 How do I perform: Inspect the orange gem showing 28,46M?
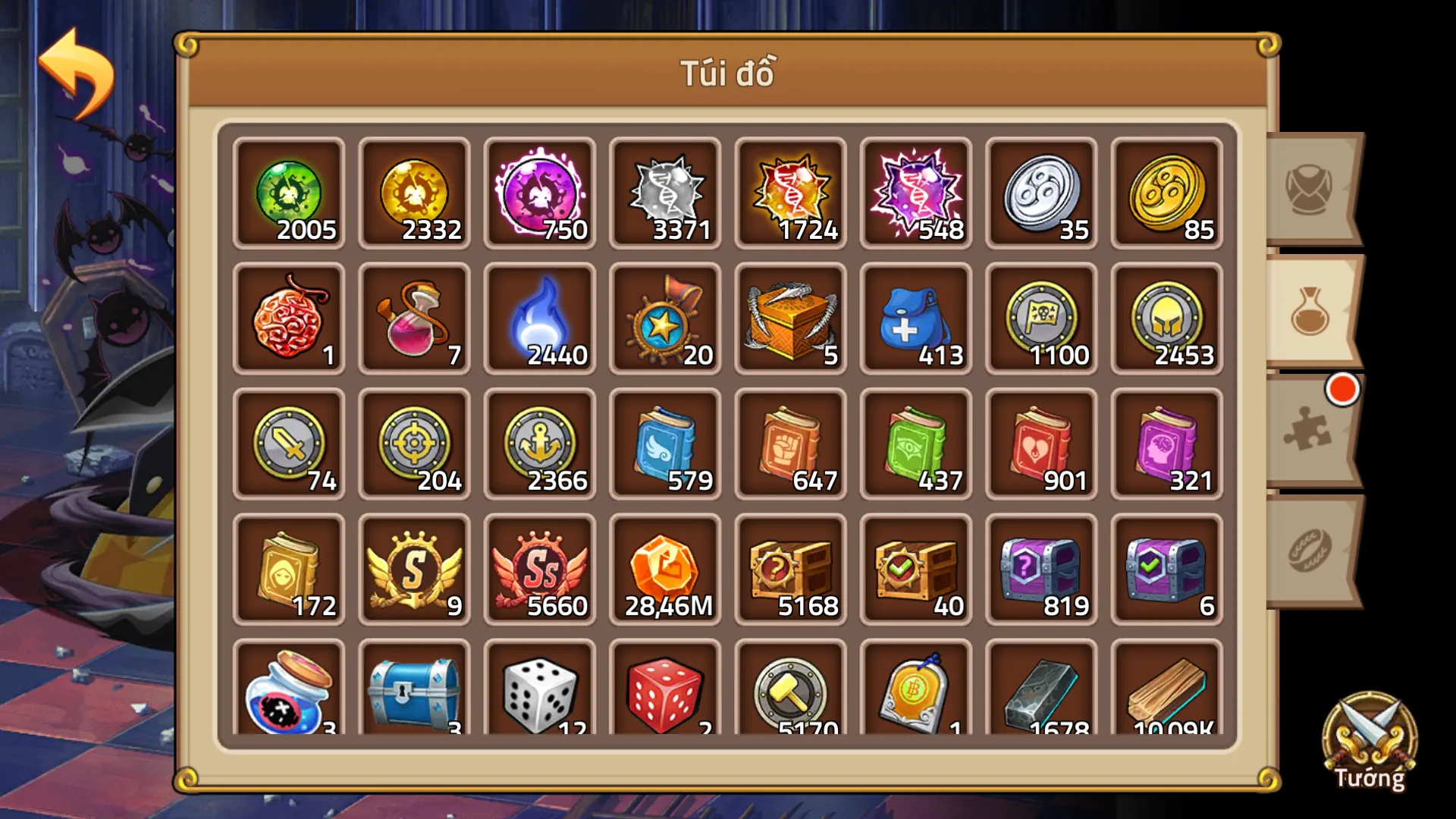pos(664,569)
